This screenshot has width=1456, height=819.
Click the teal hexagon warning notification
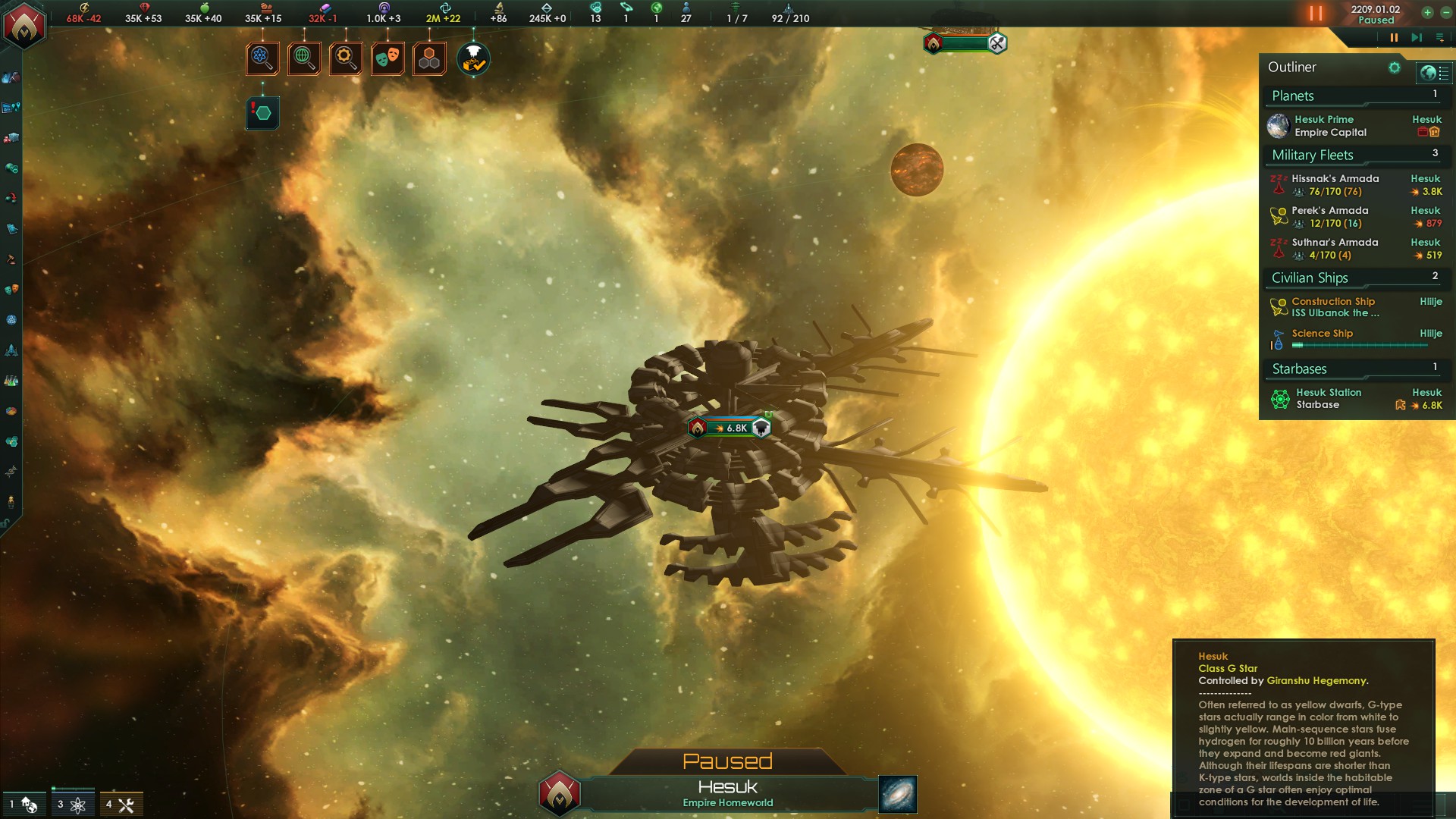pyautogui.click(x=262, y=113)
